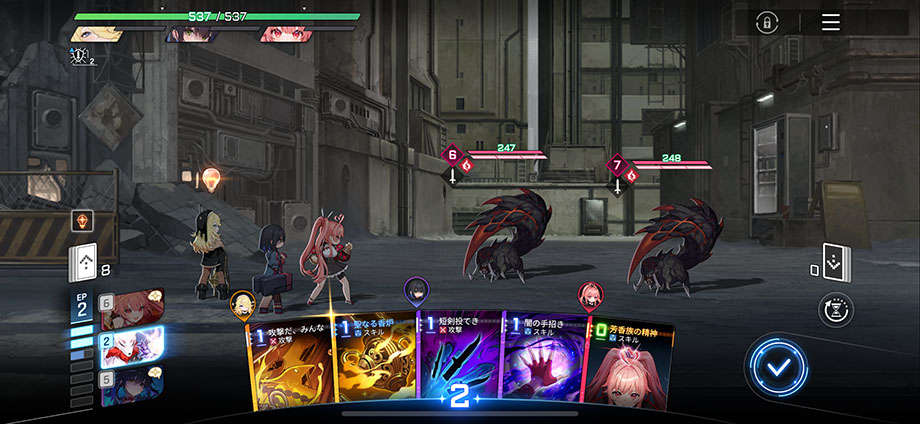Viewport: 920px width, 424px height.
Task: Tap the hourglass turn-history button
Action: point(835,310)
